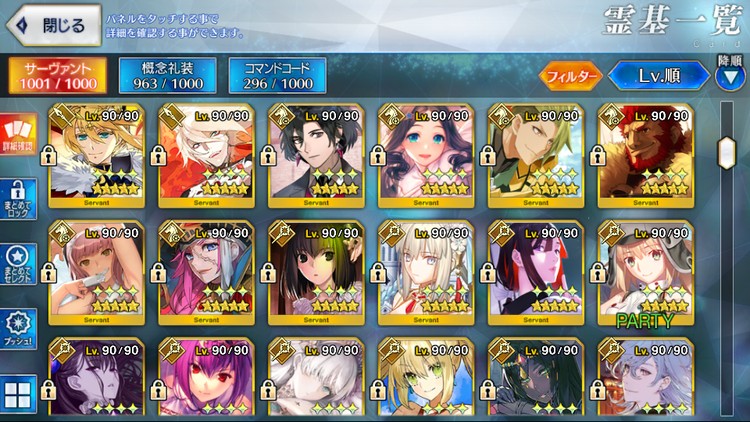Image resolution: width=750 pixels, height=422 pixels.
Task: Choose the servant card marked PARTY
Action: (x=645, y=273)
